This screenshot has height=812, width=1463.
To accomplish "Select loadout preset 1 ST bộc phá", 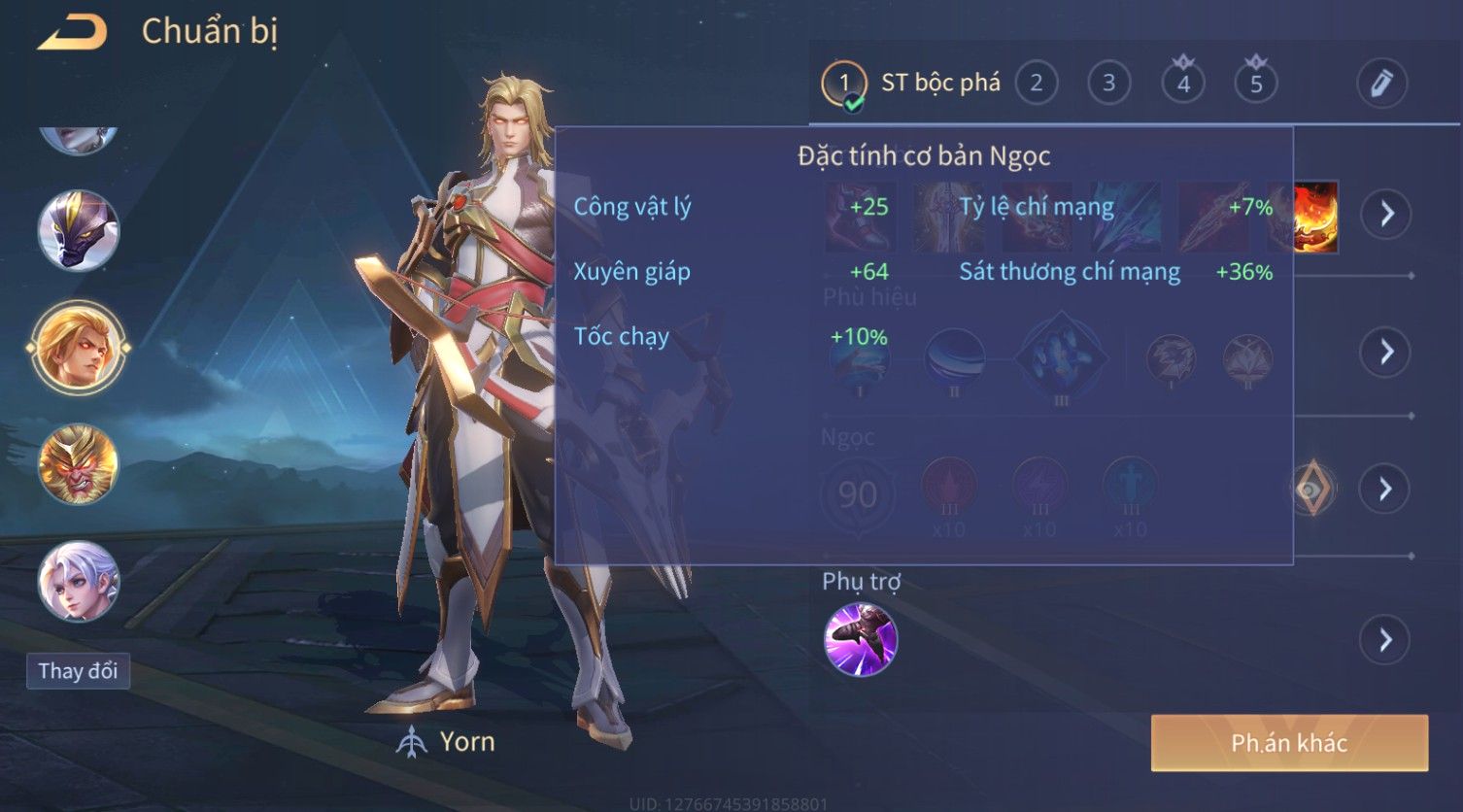I will pos(843,84).
